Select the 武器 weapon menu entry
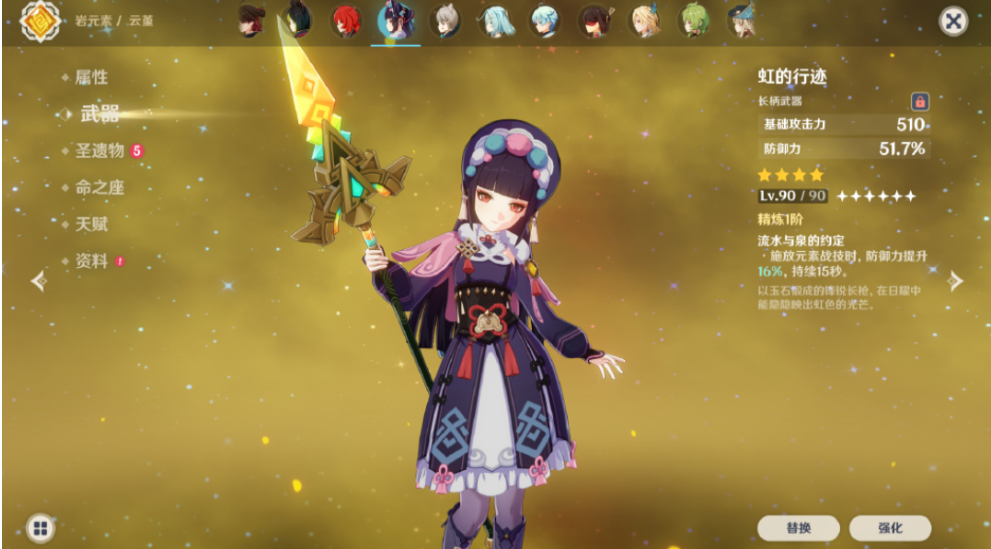The height and width of the screenshot is (549, 991). pos(99,114)
